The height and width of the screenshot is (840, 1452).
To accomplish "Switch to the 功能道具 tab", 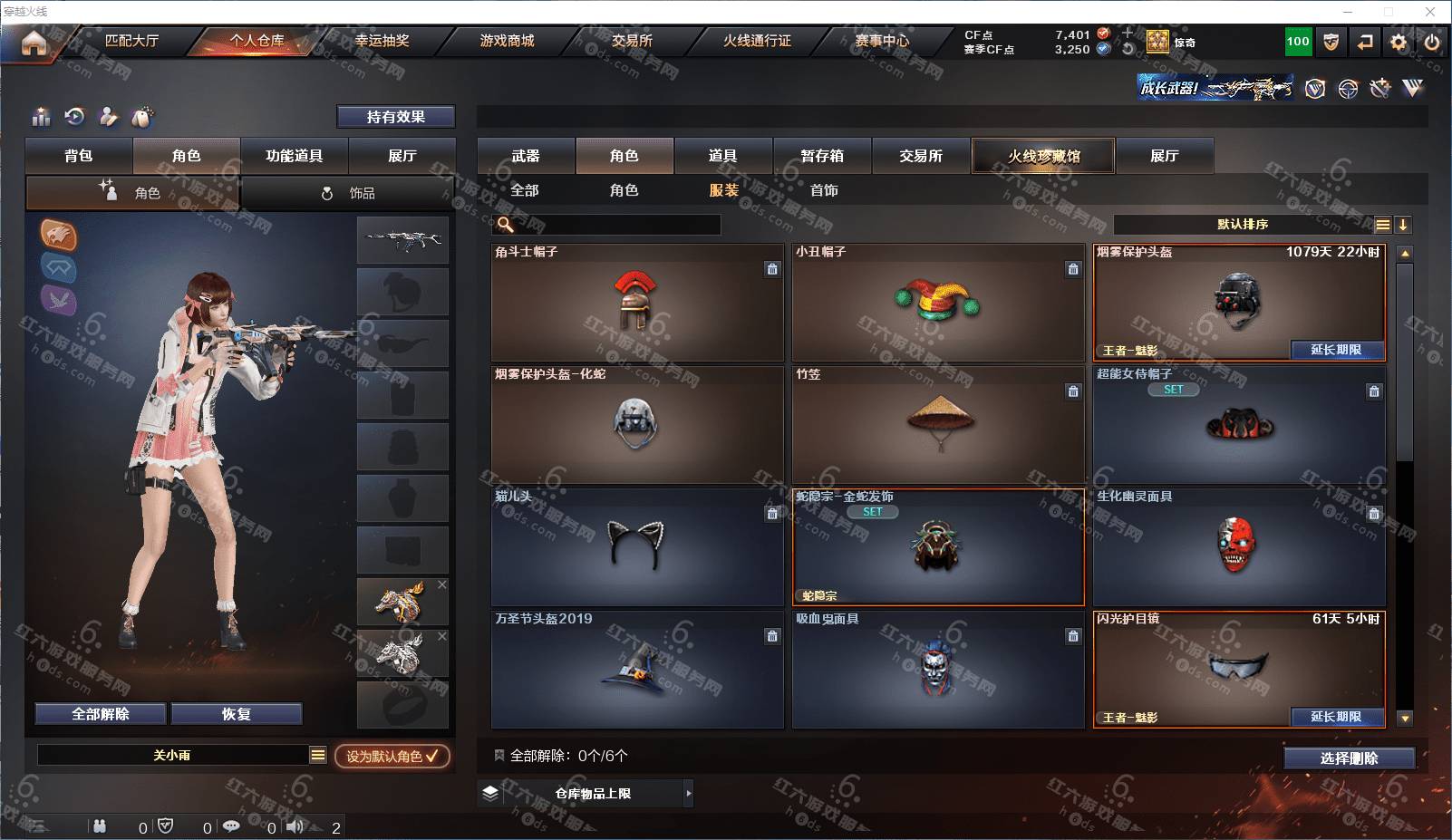I will (x=294, y=156).
